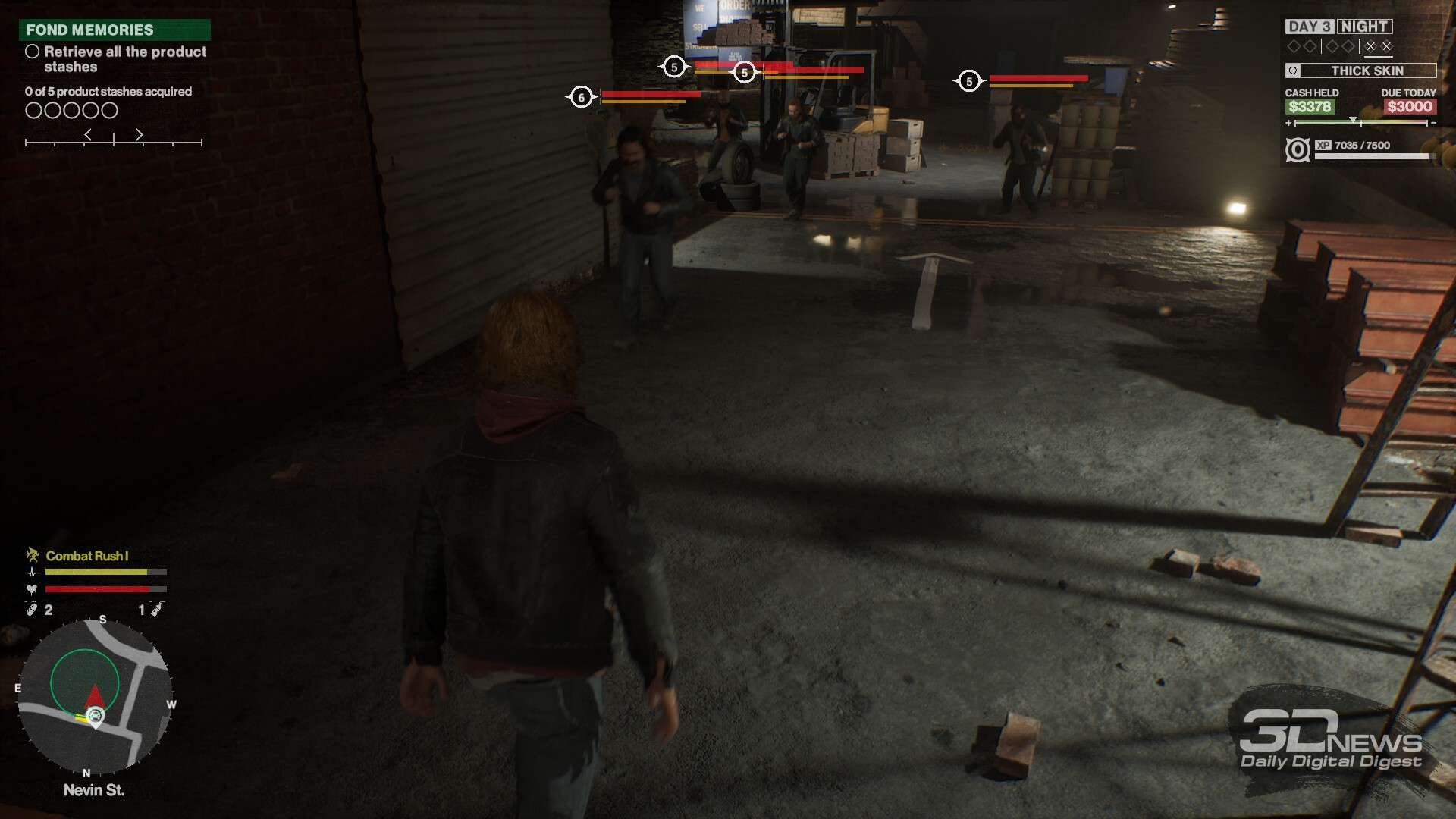Click the XP level badge icon

[x=1298, y=149]
